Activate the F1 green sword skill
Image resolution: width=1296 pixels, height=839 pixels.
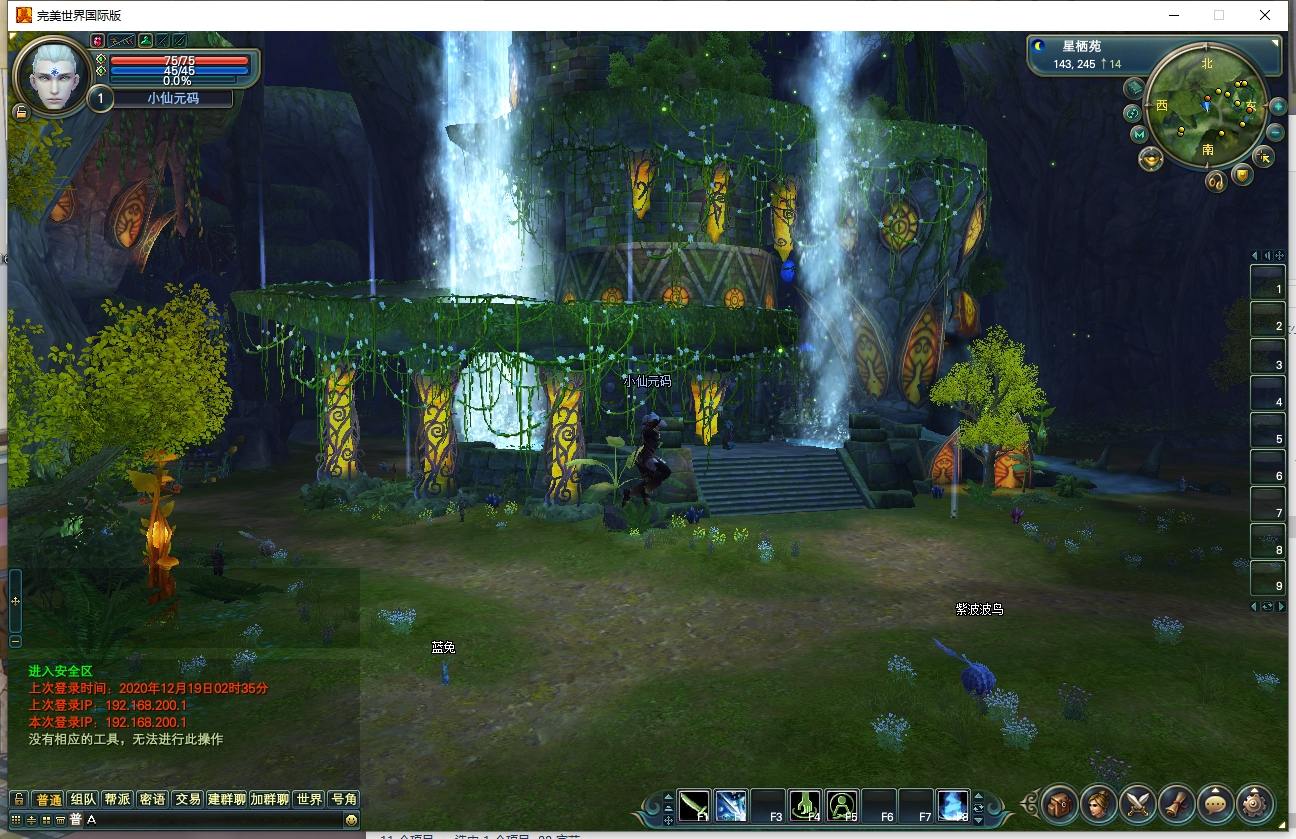pyautogui.click(x=694, y=804)
